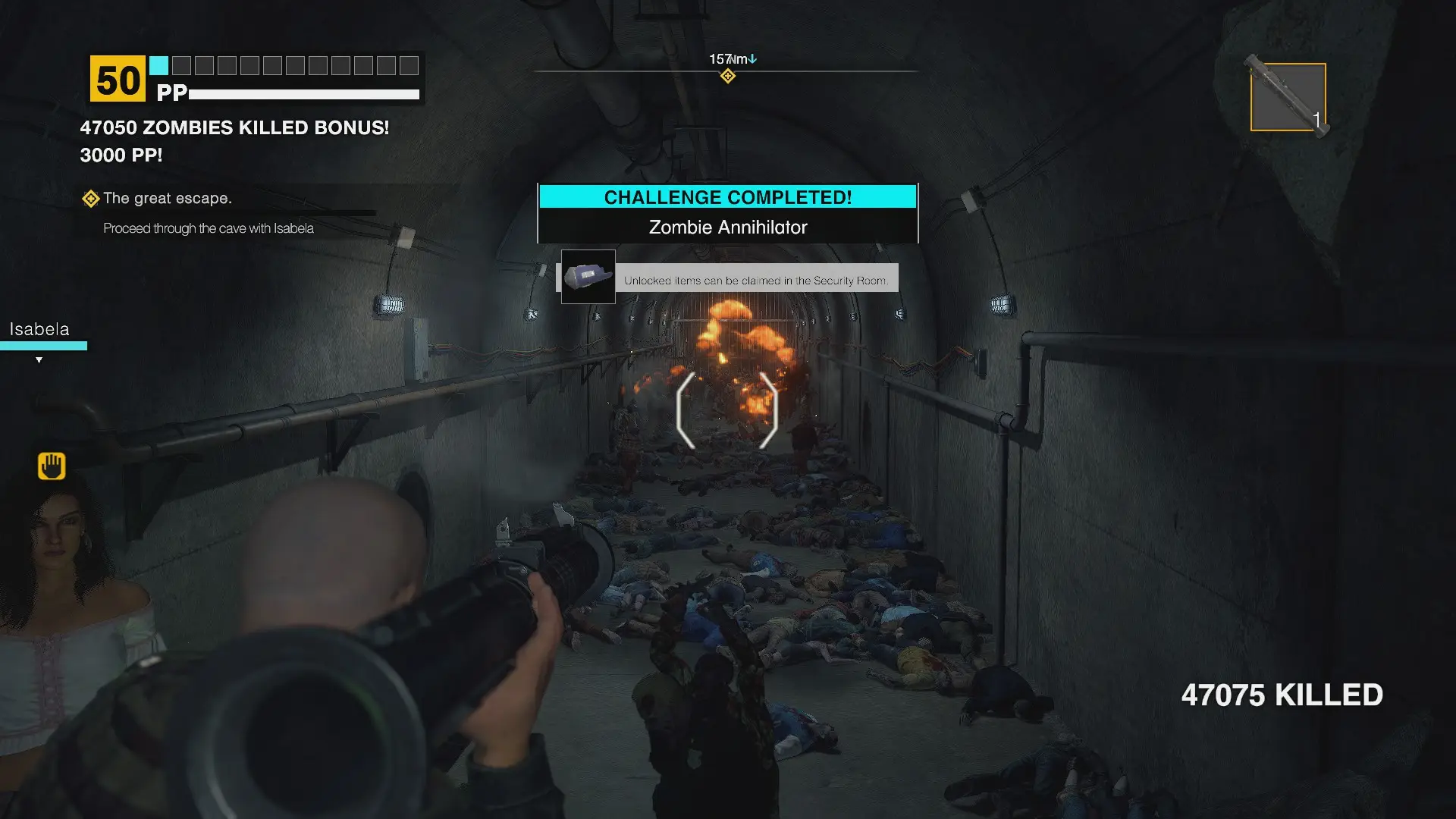Select The great escape objective tracker
This screenshot has width=1456, height=819.
[167, 199]
